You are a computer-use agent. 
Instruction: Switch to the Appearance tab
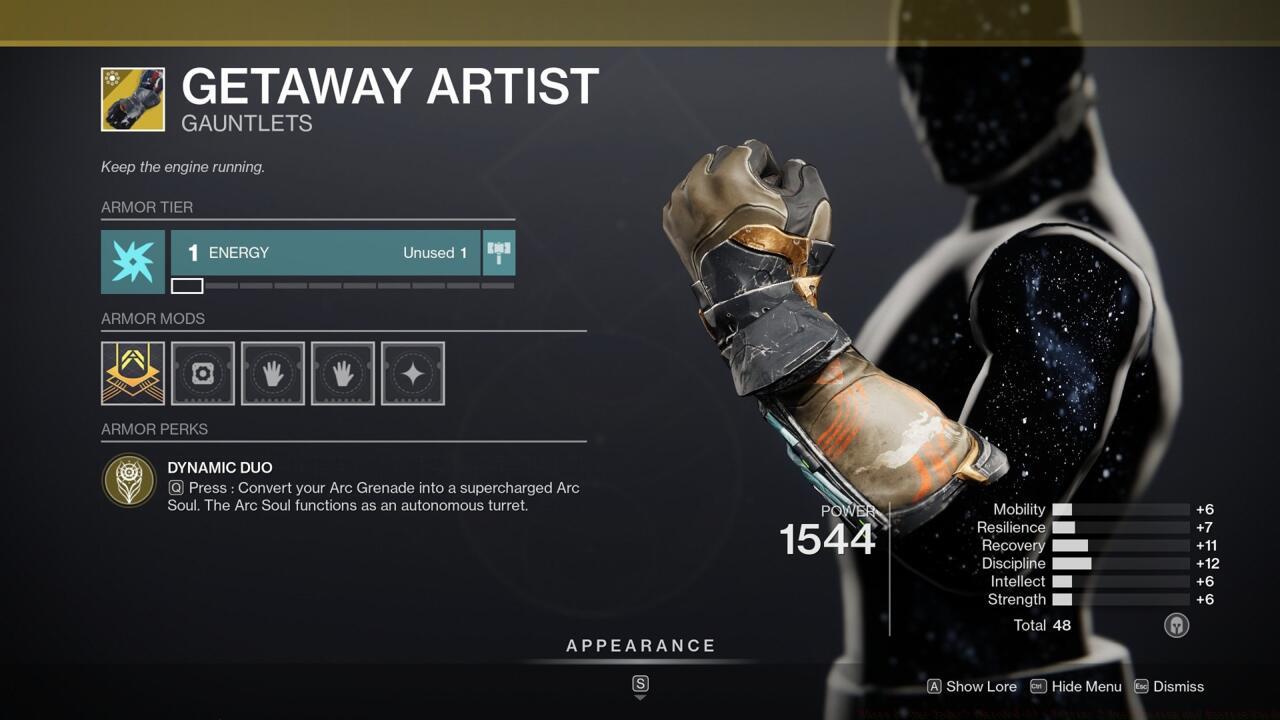641,645
